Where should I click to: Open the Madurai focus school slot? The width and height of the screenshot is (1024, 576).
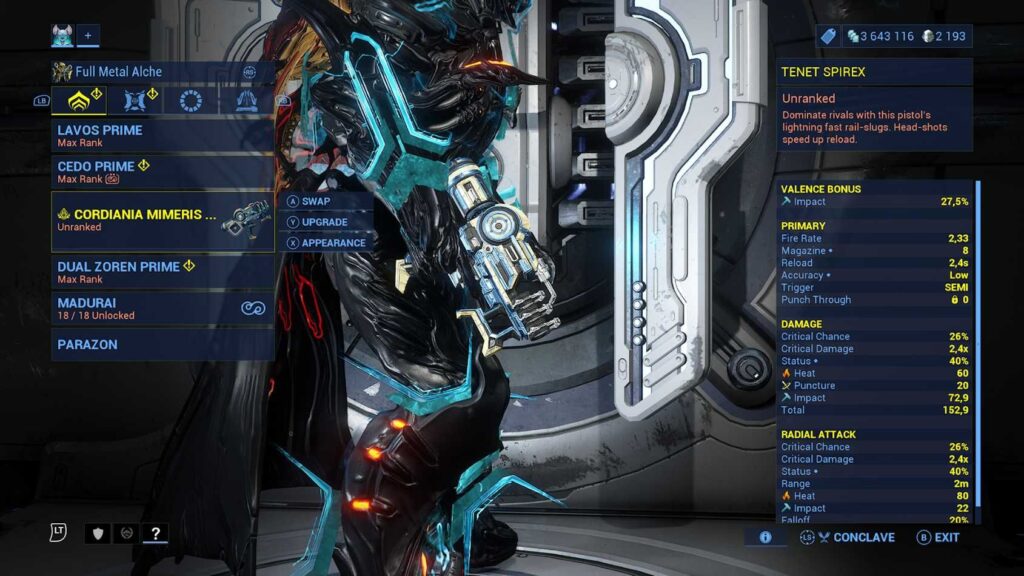[160, 308]
